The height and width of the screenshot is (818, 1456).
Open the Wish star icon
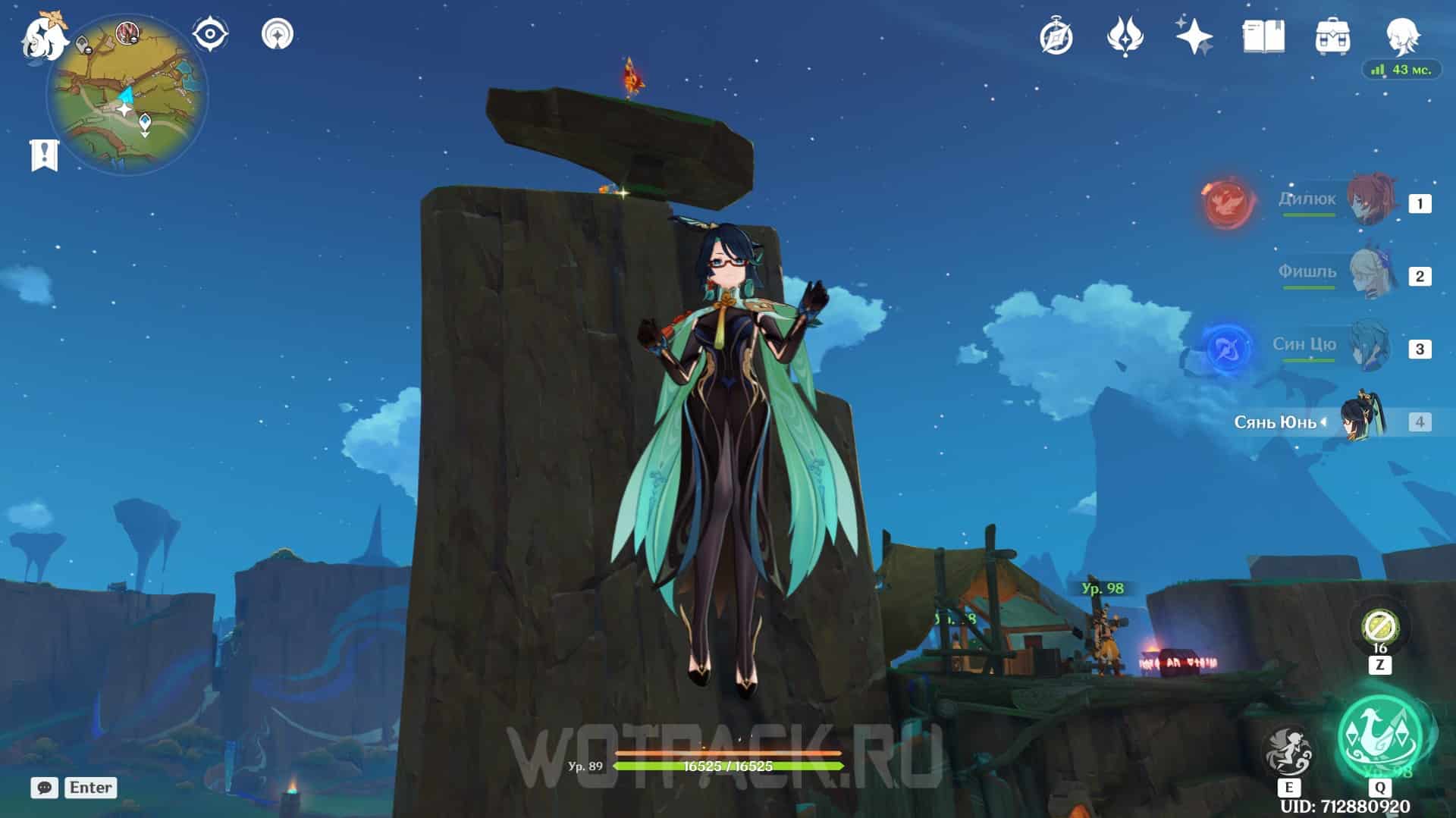coord(1194,36)
